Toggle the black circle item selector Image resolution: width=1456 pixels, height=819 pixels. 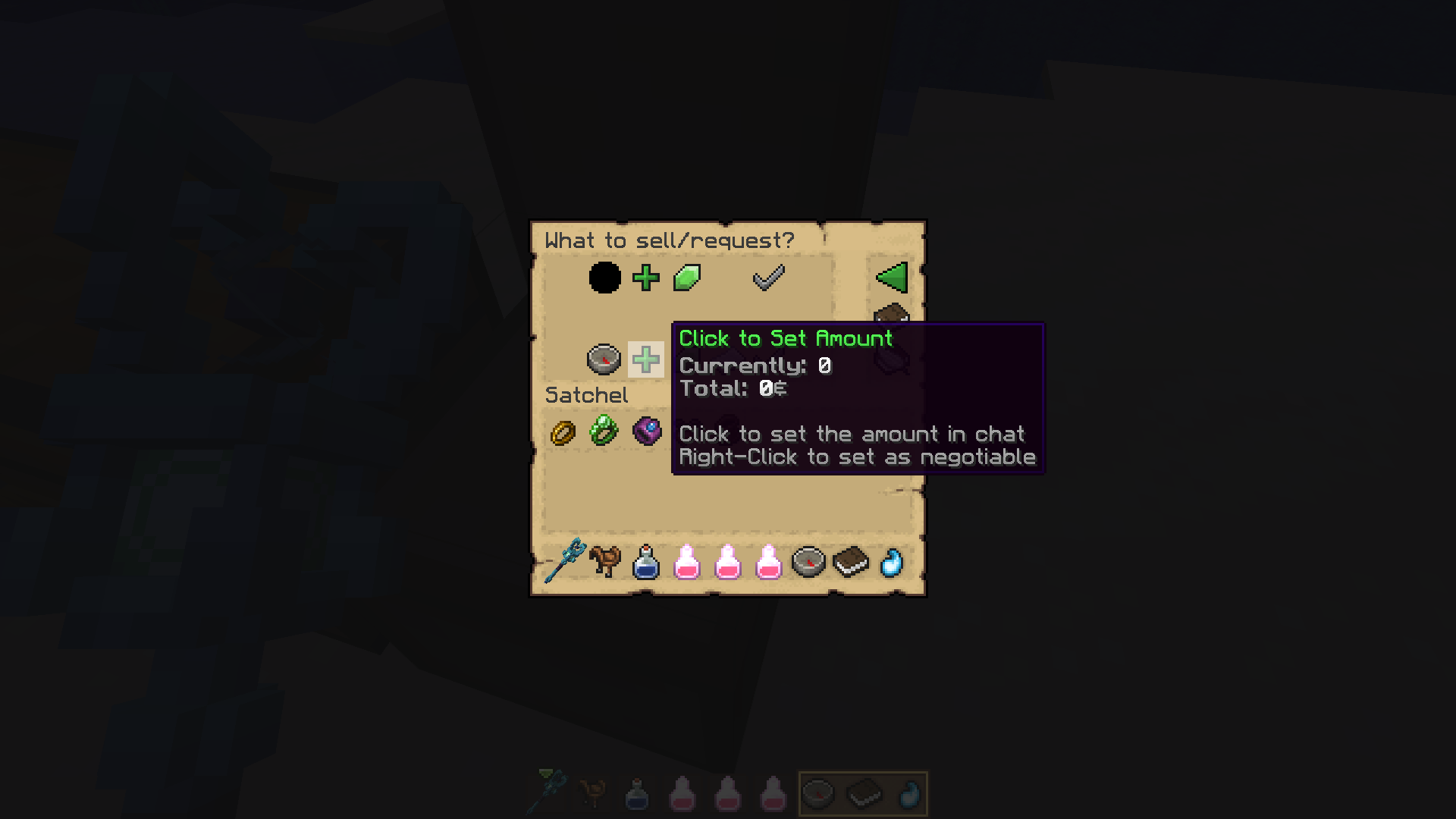click(x=604, y=278)
